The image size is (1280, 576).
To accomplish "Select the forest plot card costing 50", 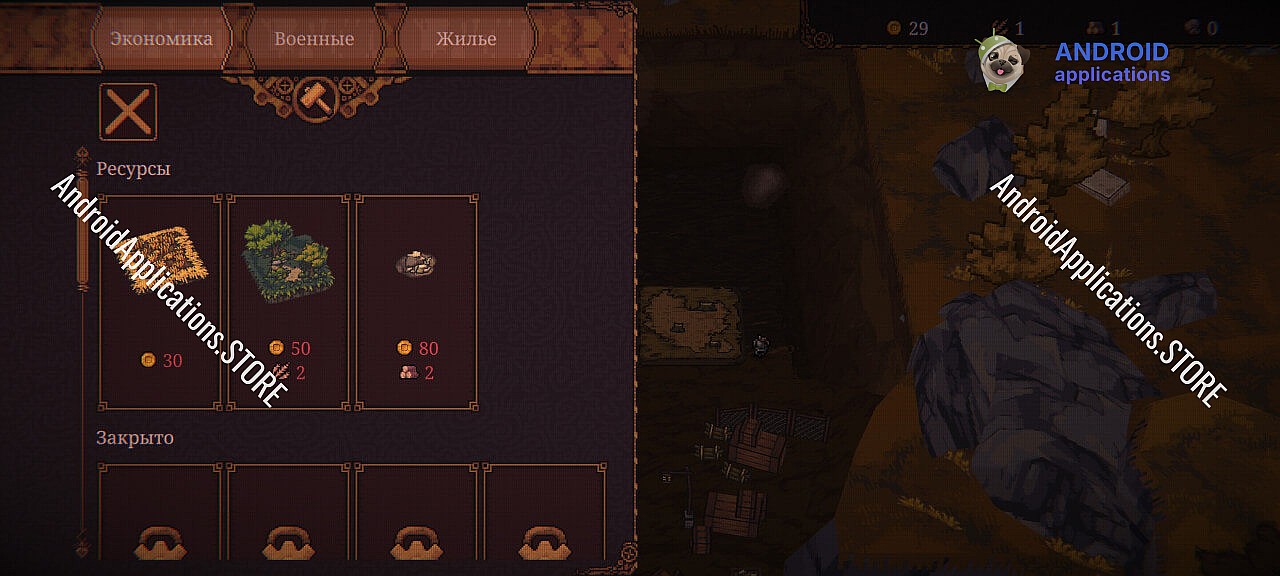I will (x=288, y=302).
